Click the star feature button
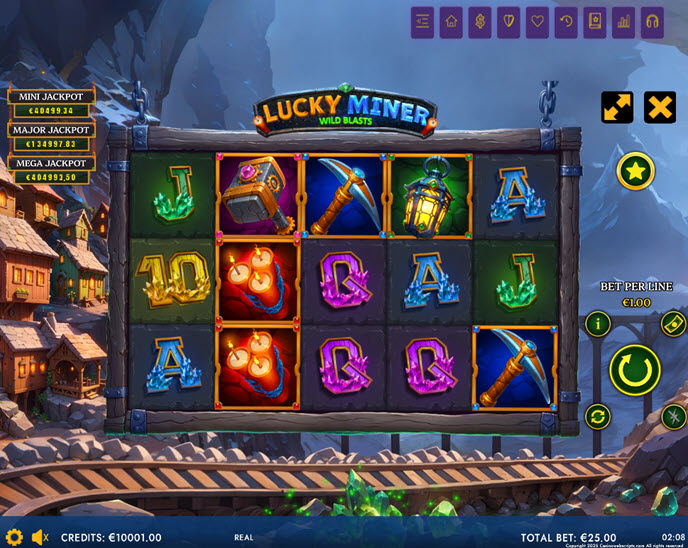 pyautogui.click(x=635, y=171)
